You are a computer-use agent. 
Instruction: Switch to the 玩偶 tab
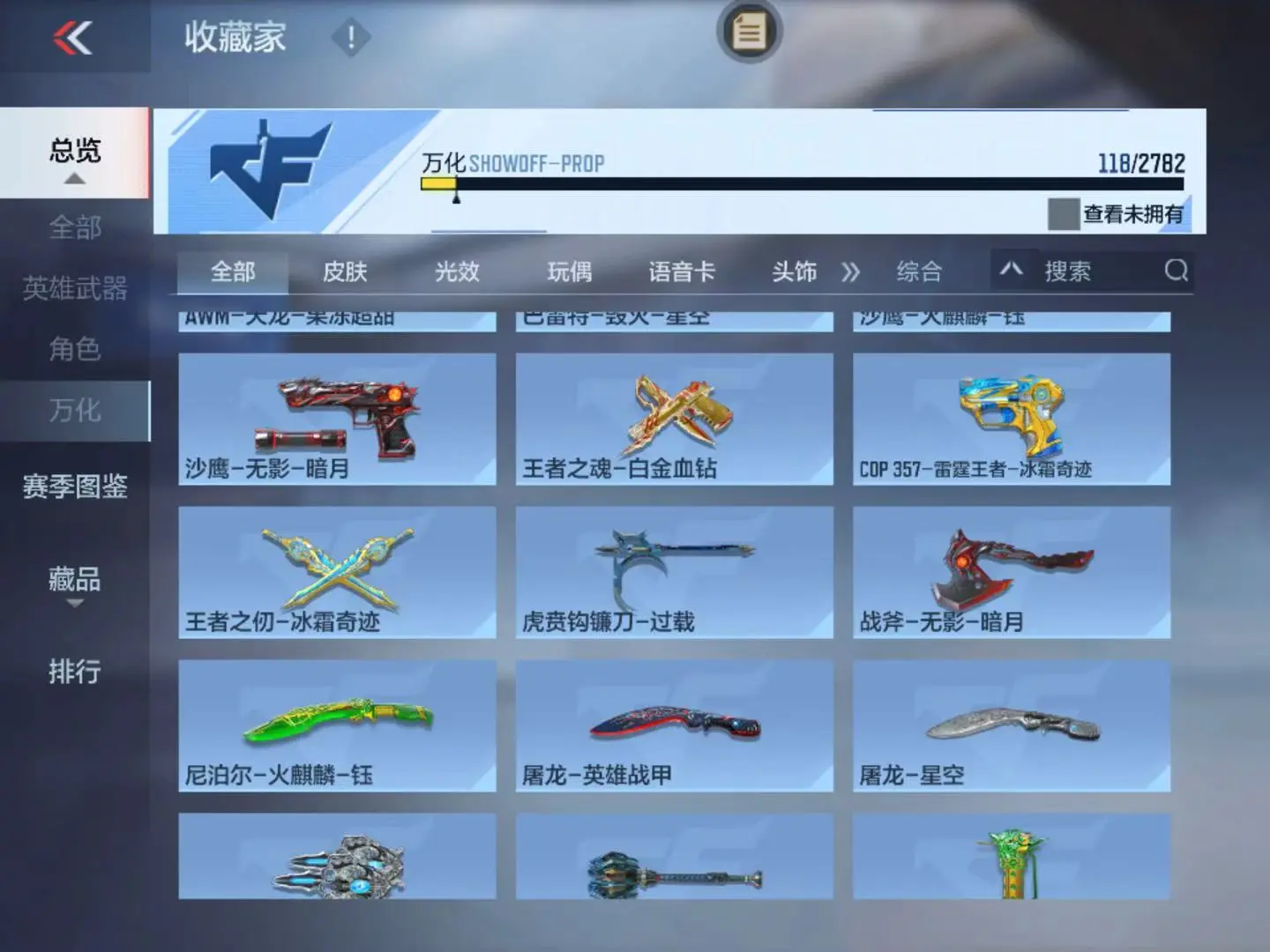point(569,271)
